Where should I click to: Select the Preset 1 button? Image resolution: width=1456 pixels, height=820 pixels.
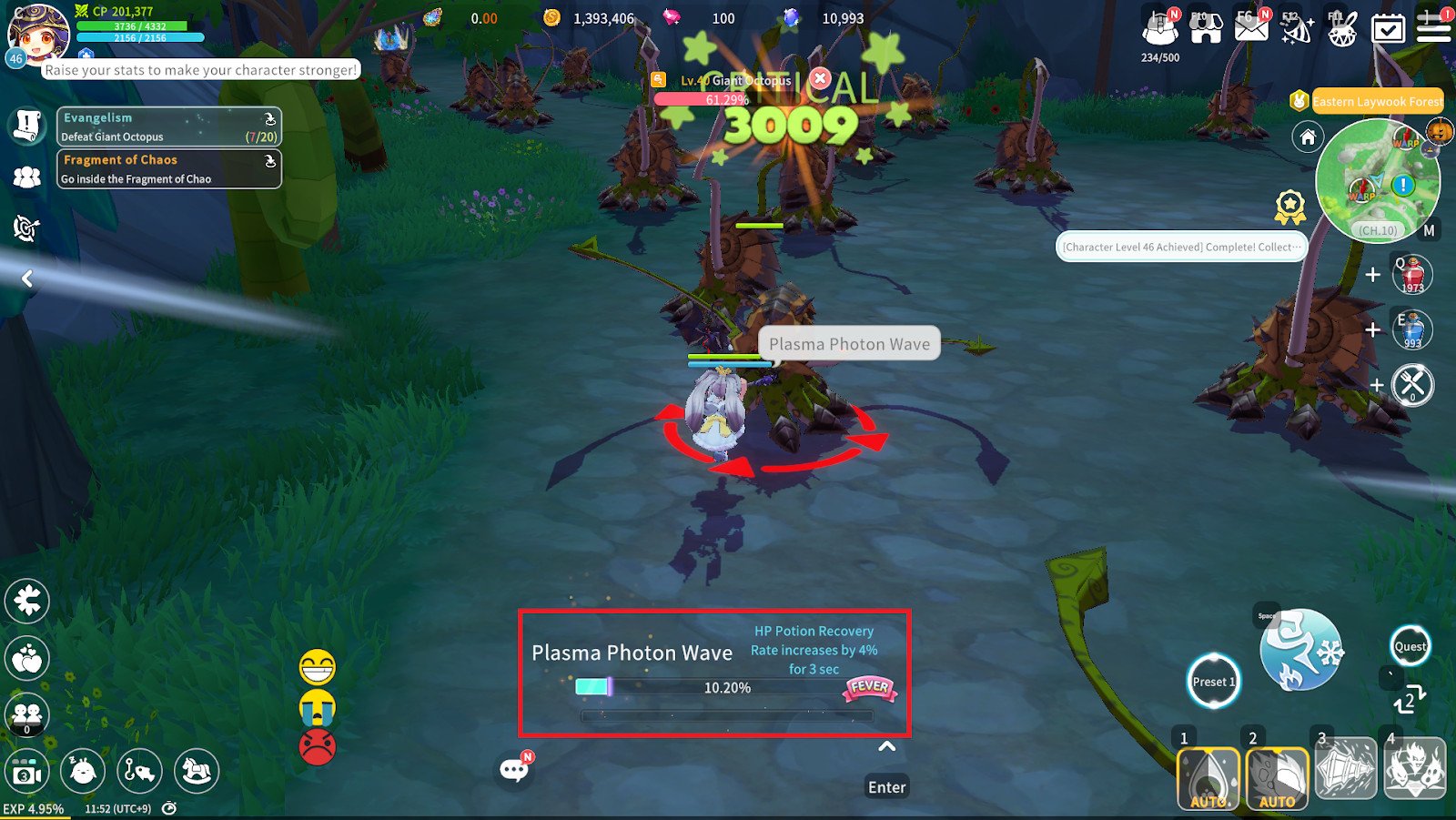point(1214,682)
